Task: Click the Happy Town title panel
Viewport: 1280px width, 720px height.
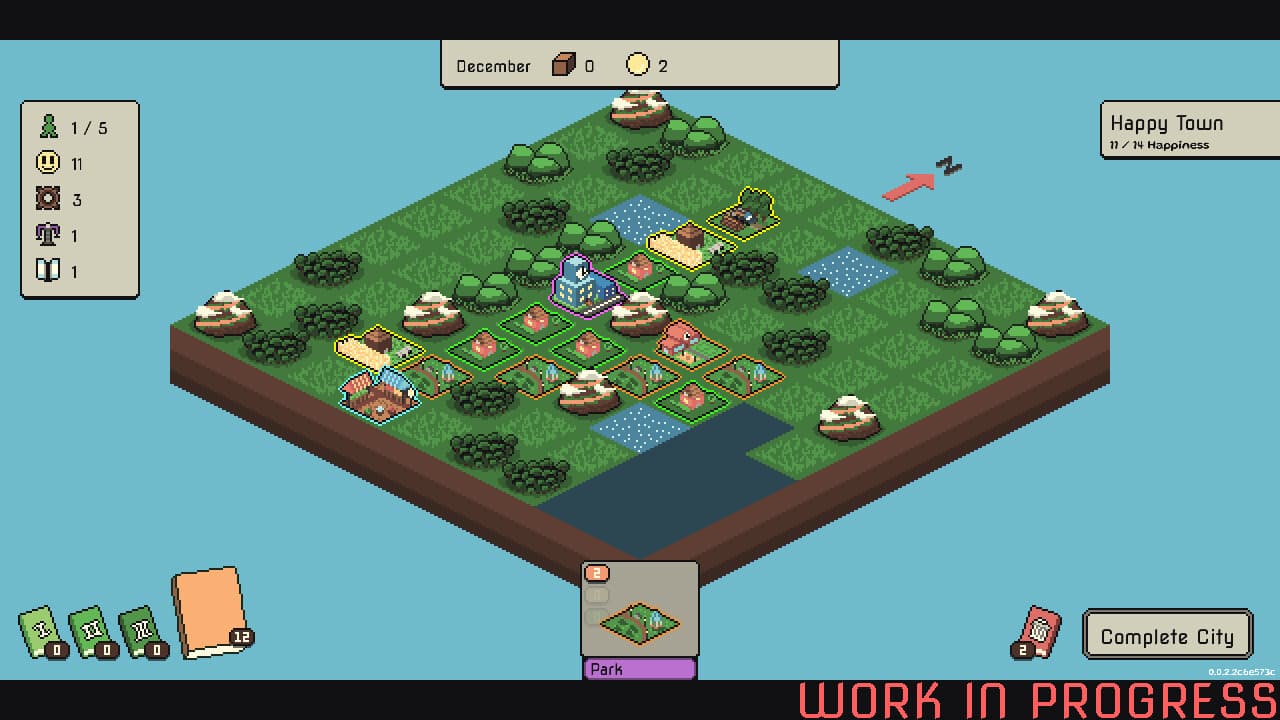Action: (1166, 124)
